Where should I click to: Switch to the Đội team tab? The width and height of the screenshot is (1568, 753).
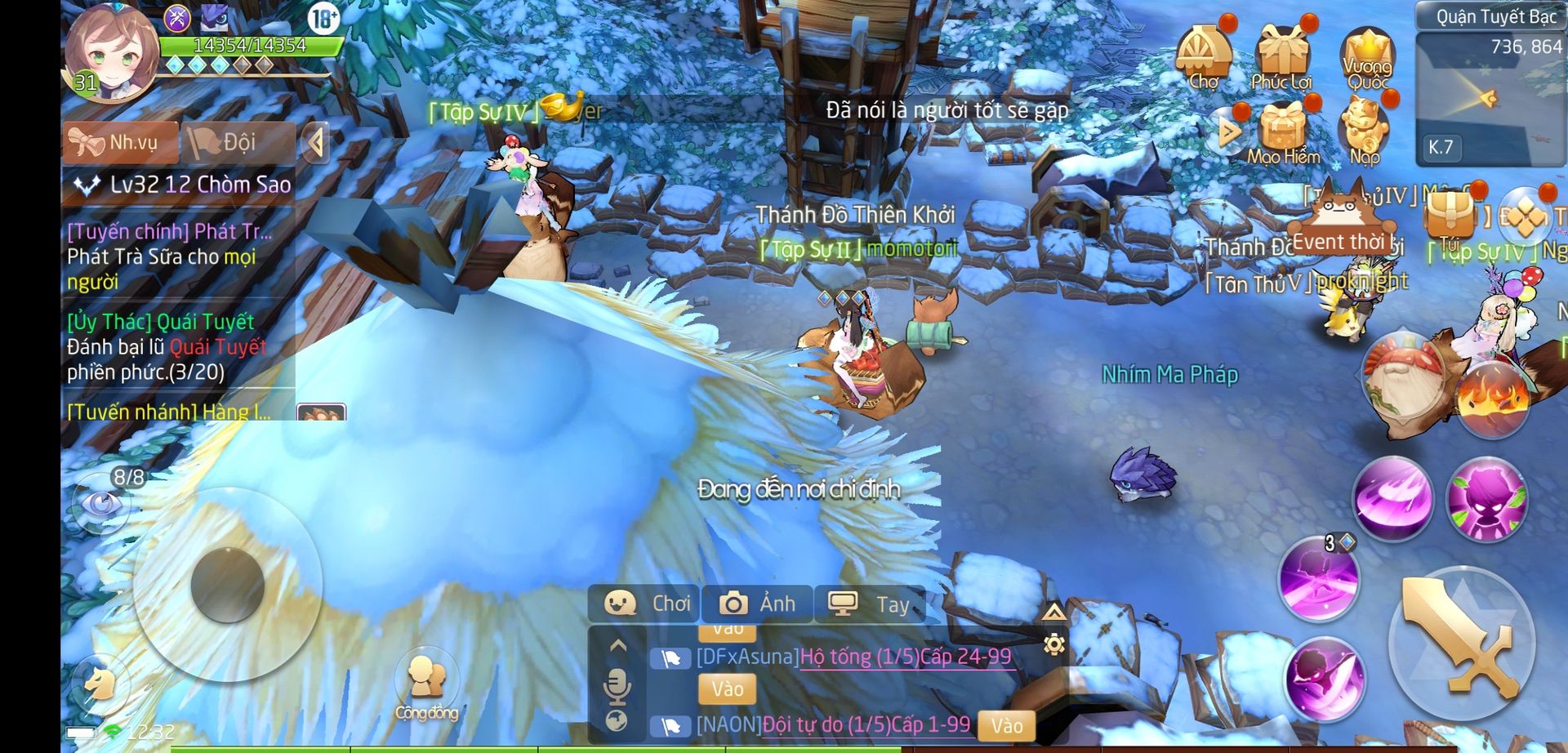tap(237, 143)
